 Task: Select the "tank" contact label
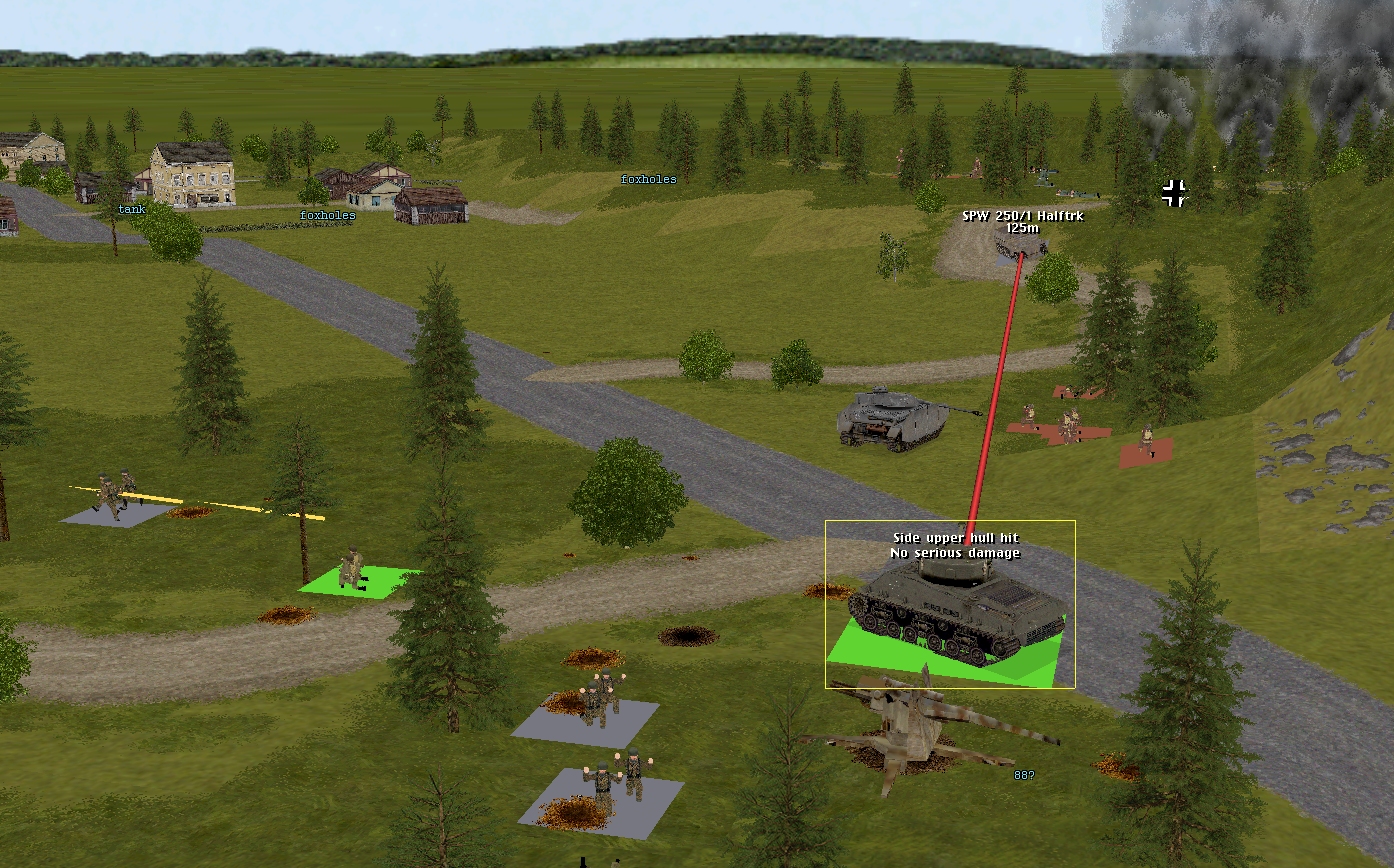(131, 210)
